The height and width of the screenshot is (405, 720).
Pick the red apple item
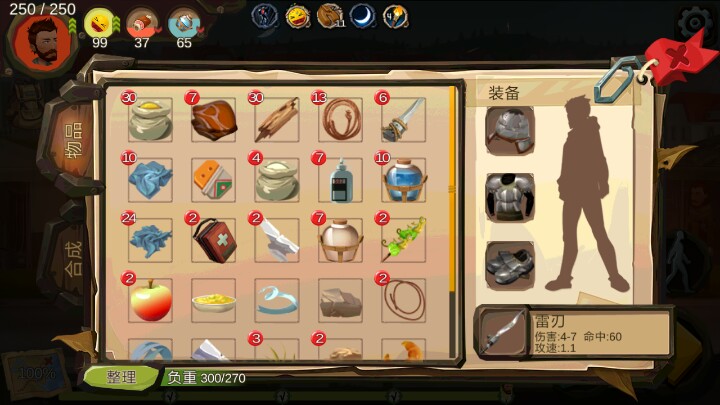150,299
